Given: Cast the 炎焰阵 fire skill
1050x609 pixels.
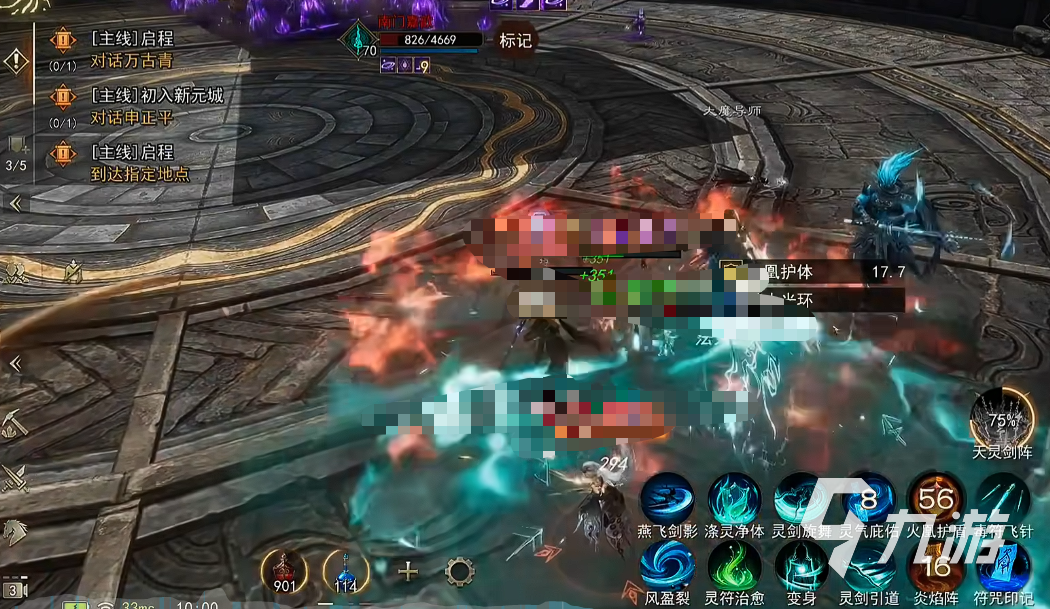Looking at the screenshot, I should 935,567.
